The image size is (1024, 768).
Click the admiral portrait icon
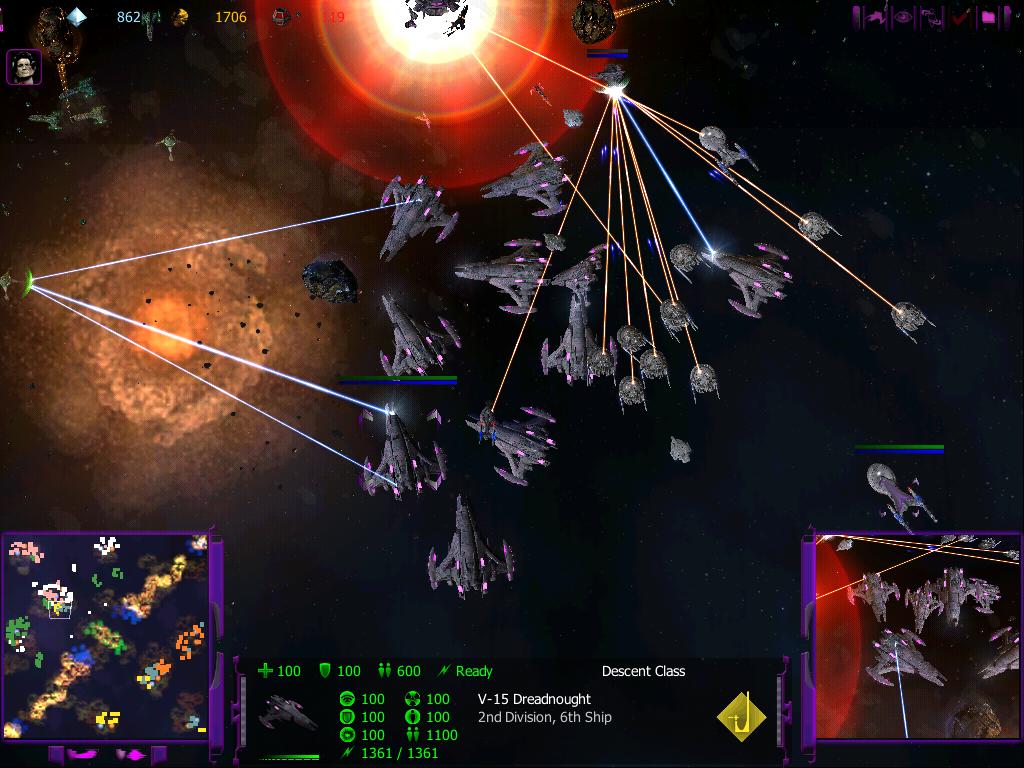(24, 67)
